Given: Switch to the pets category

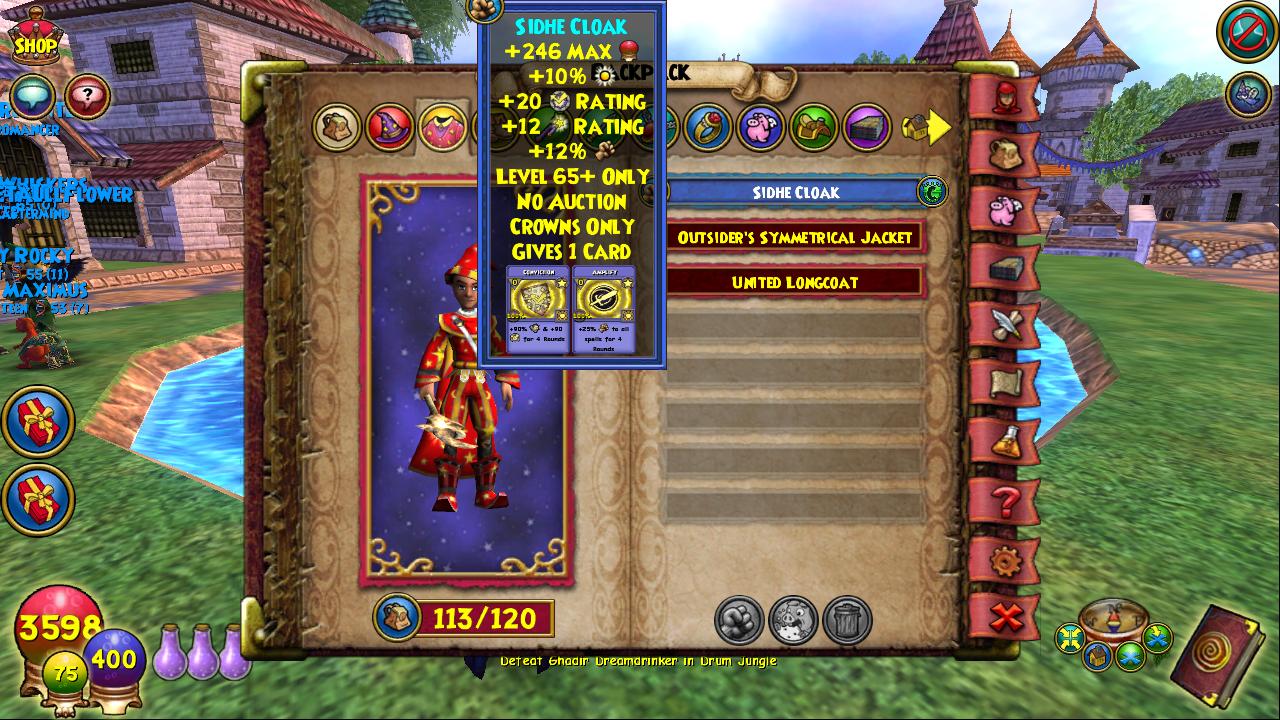Looking at the screenshot, I should (x=761, y=127).
